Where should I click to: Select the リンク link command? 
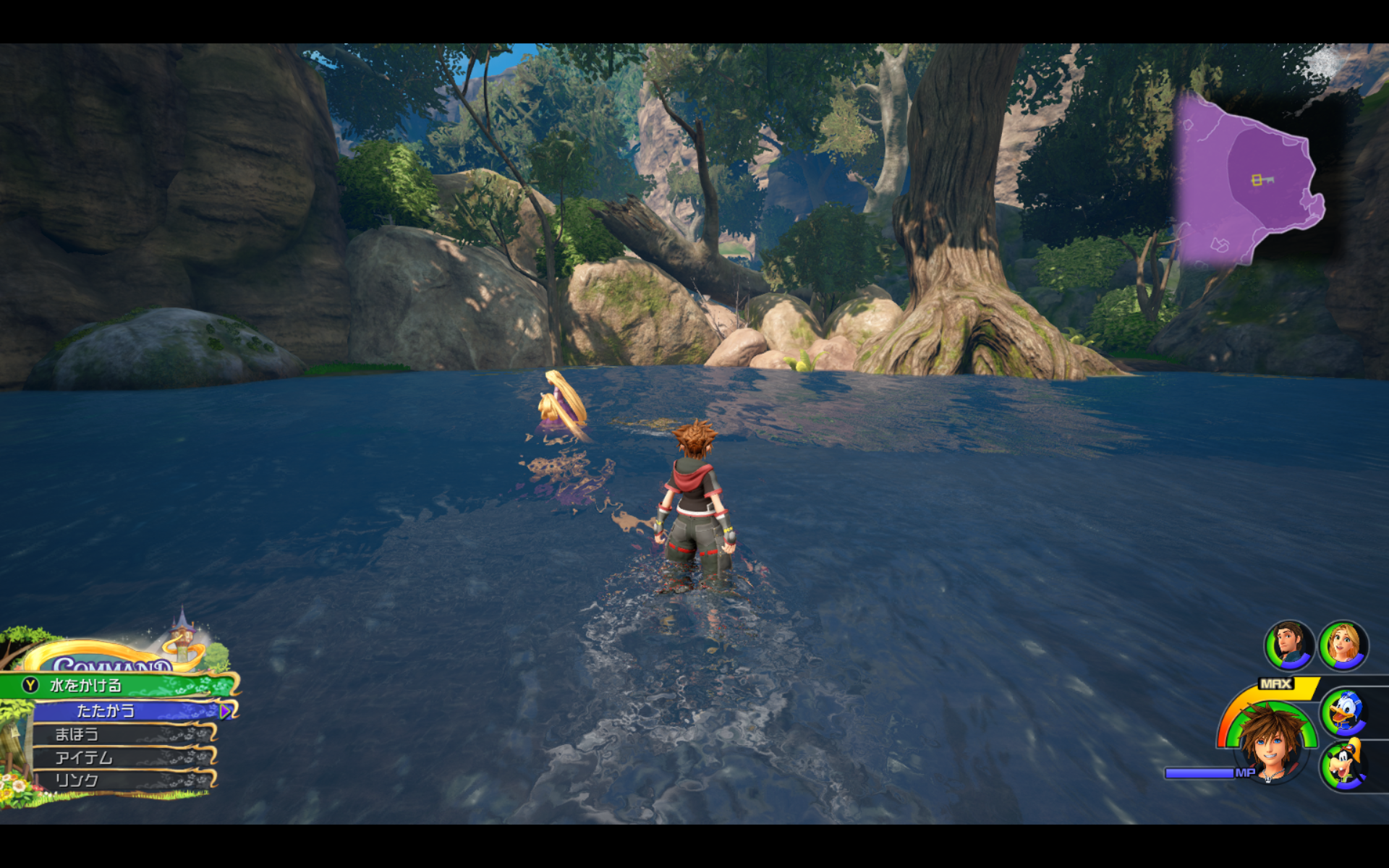click(123, 780)
